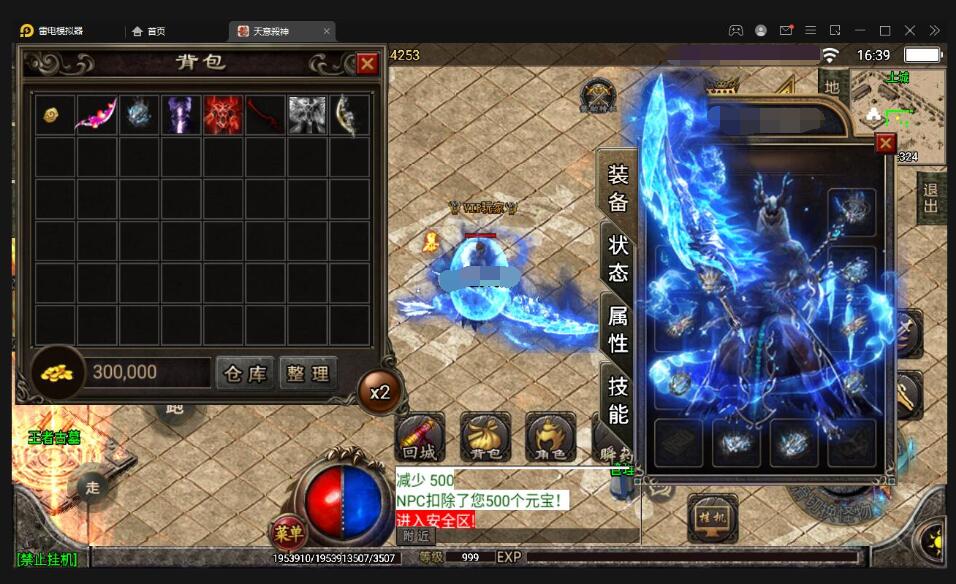
Task: Select the purple robe item
Action: (x=181, y=114)
